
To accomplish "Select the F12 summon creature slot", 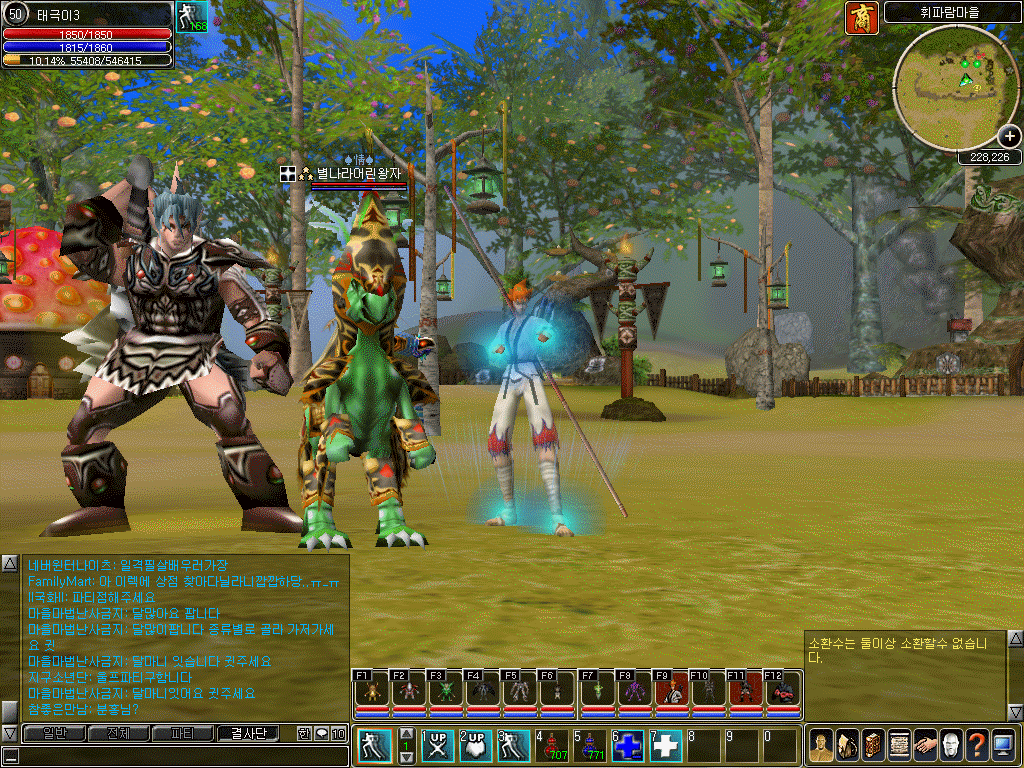I will (x=783, y=690).
